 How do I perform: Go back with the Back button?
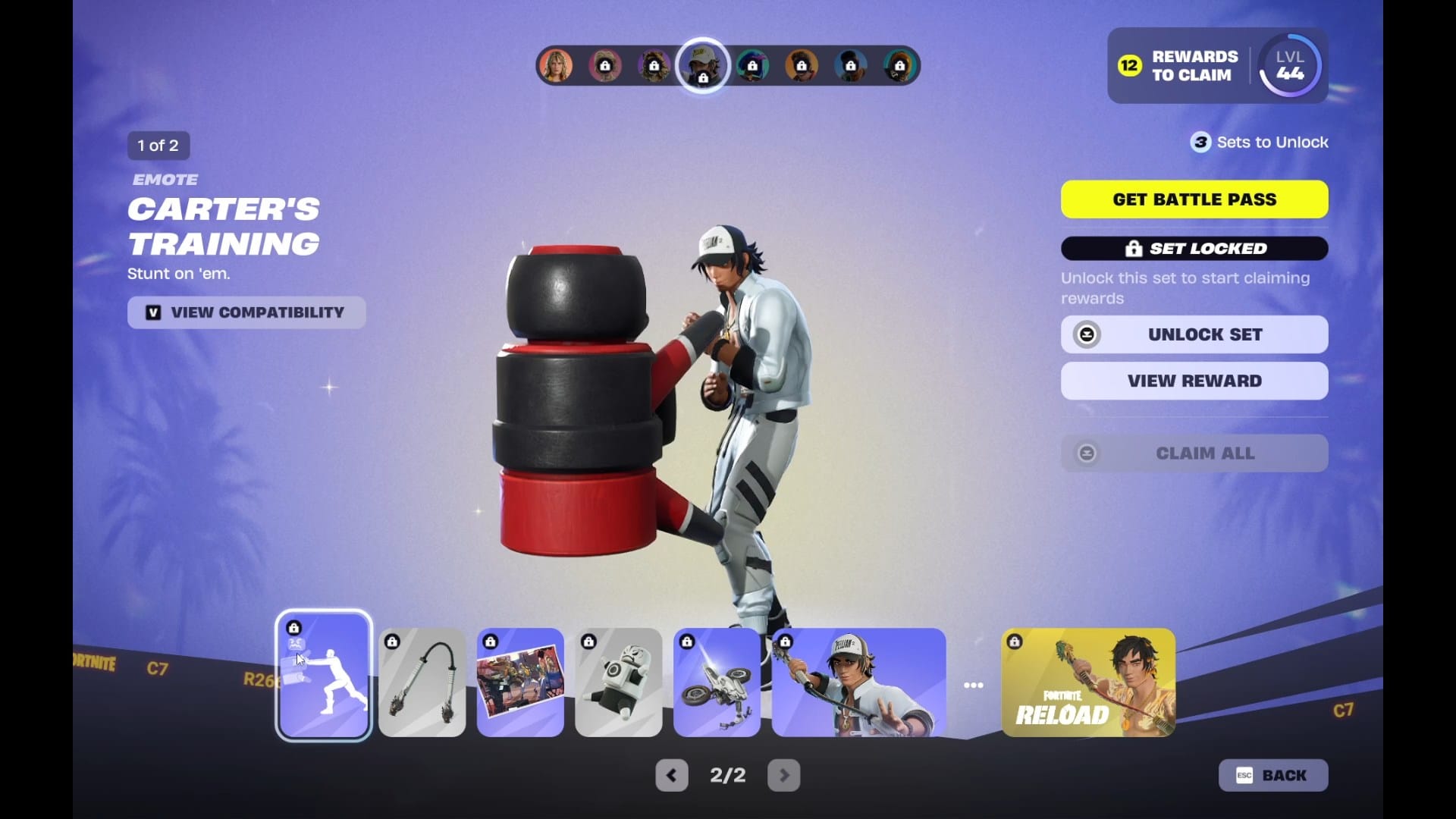click(x=1272, y=775)
